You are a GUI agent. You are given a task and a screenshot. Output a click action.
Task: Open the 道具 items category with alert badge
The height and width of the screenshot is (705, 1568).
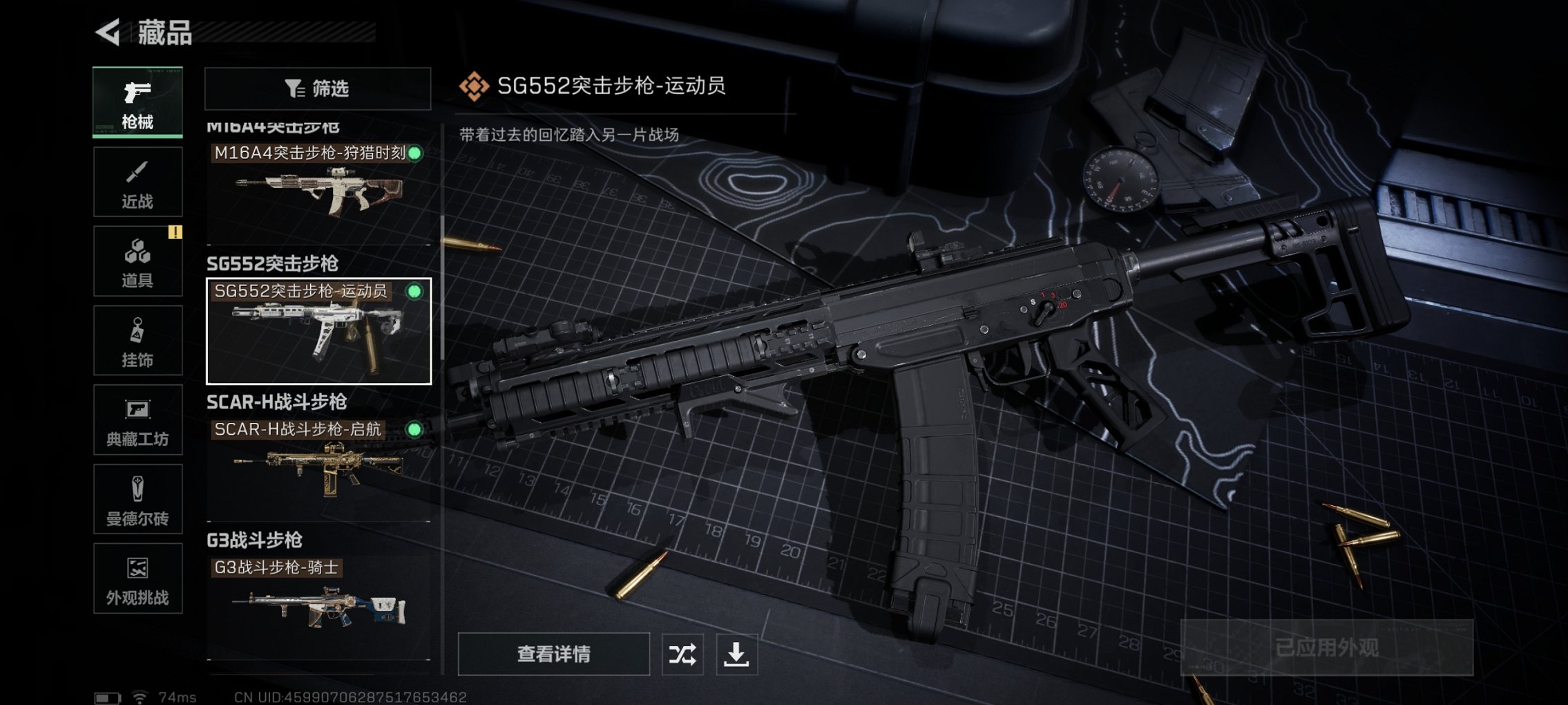(137, 261)
